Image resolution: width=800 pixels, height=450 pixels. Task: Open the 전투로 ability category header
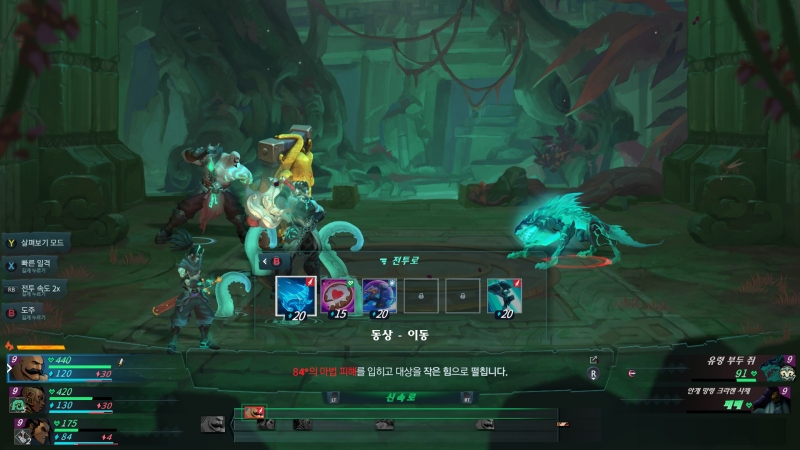point(399,260)
